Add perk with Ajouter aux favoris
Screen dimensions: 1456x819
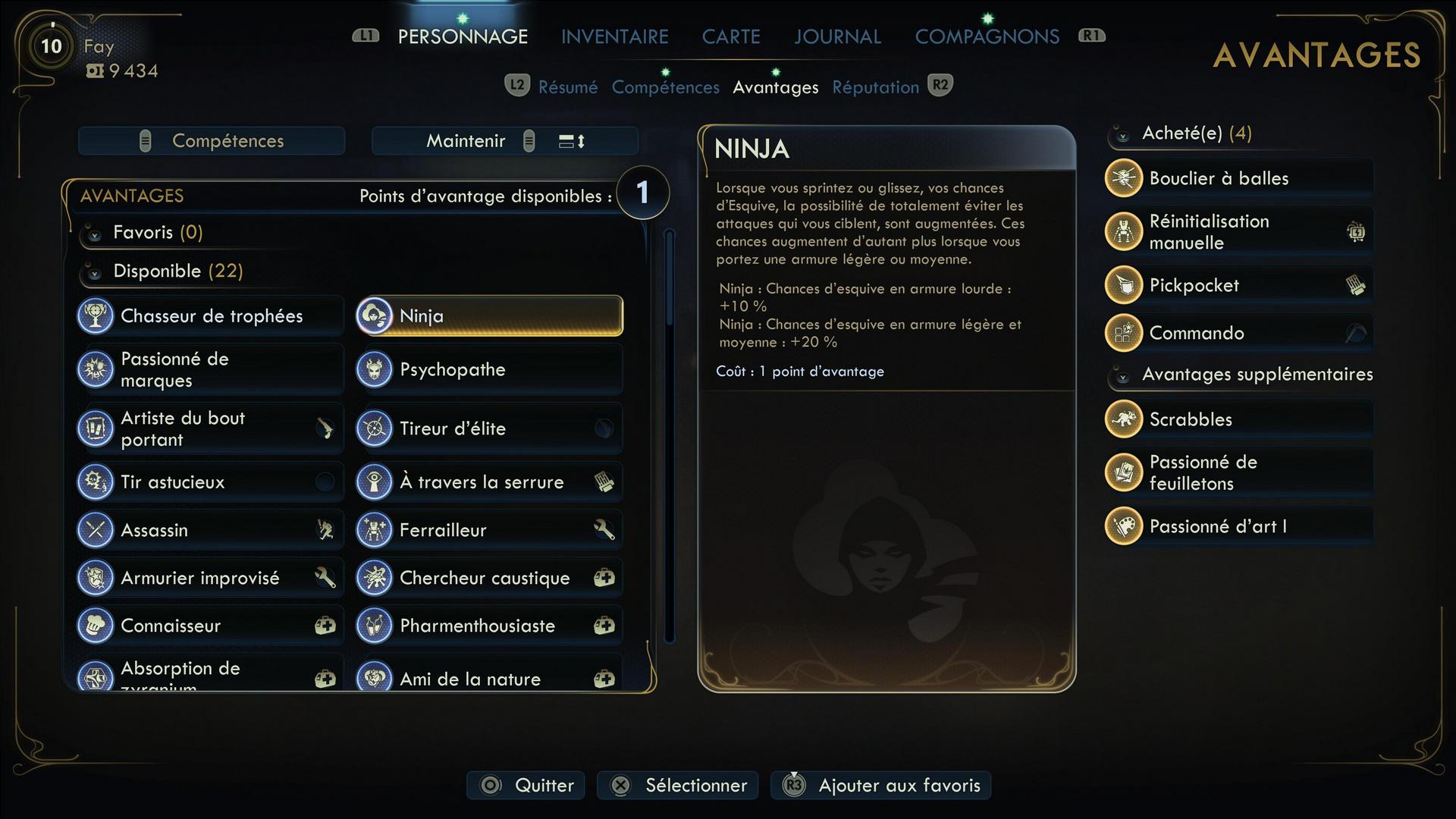(880, 786)
